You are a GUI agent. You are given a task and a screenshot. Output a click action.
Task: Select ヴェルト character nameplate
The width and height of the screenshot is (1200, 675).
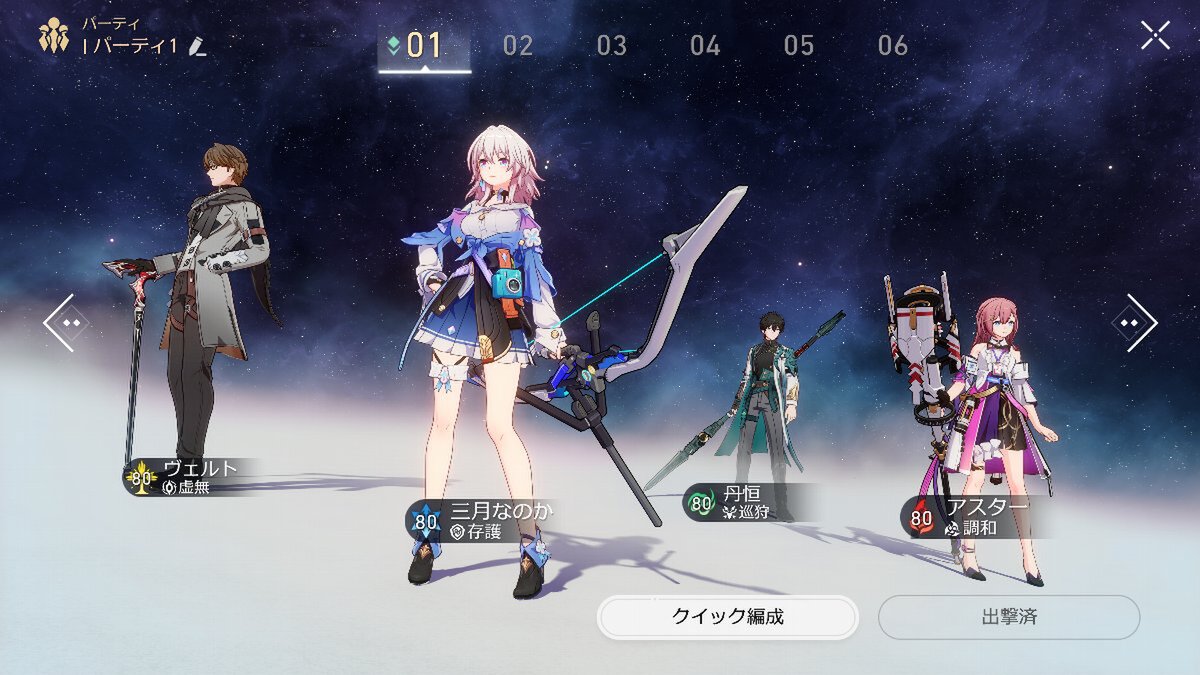pyautogui.click(x=190, y=478)
